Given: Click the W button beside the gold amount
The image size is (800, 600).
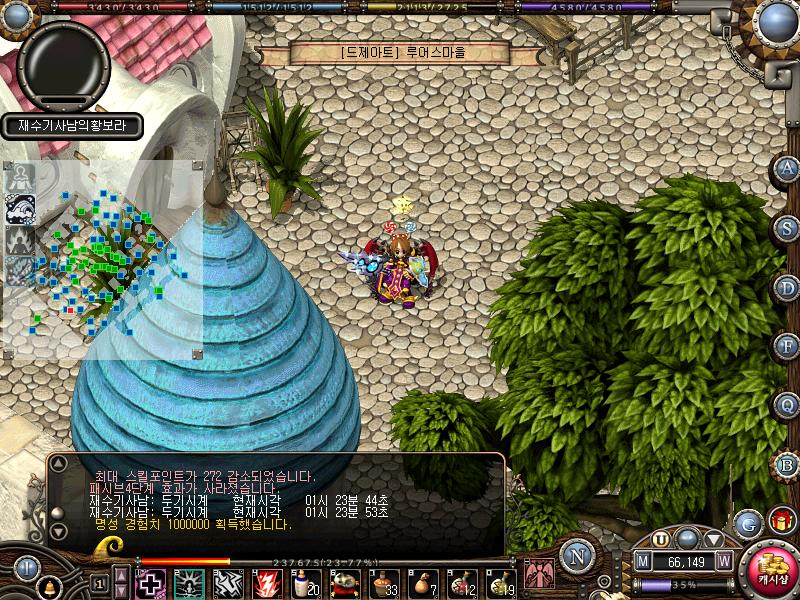Looking at the screenshot, I should coord(724,562).
